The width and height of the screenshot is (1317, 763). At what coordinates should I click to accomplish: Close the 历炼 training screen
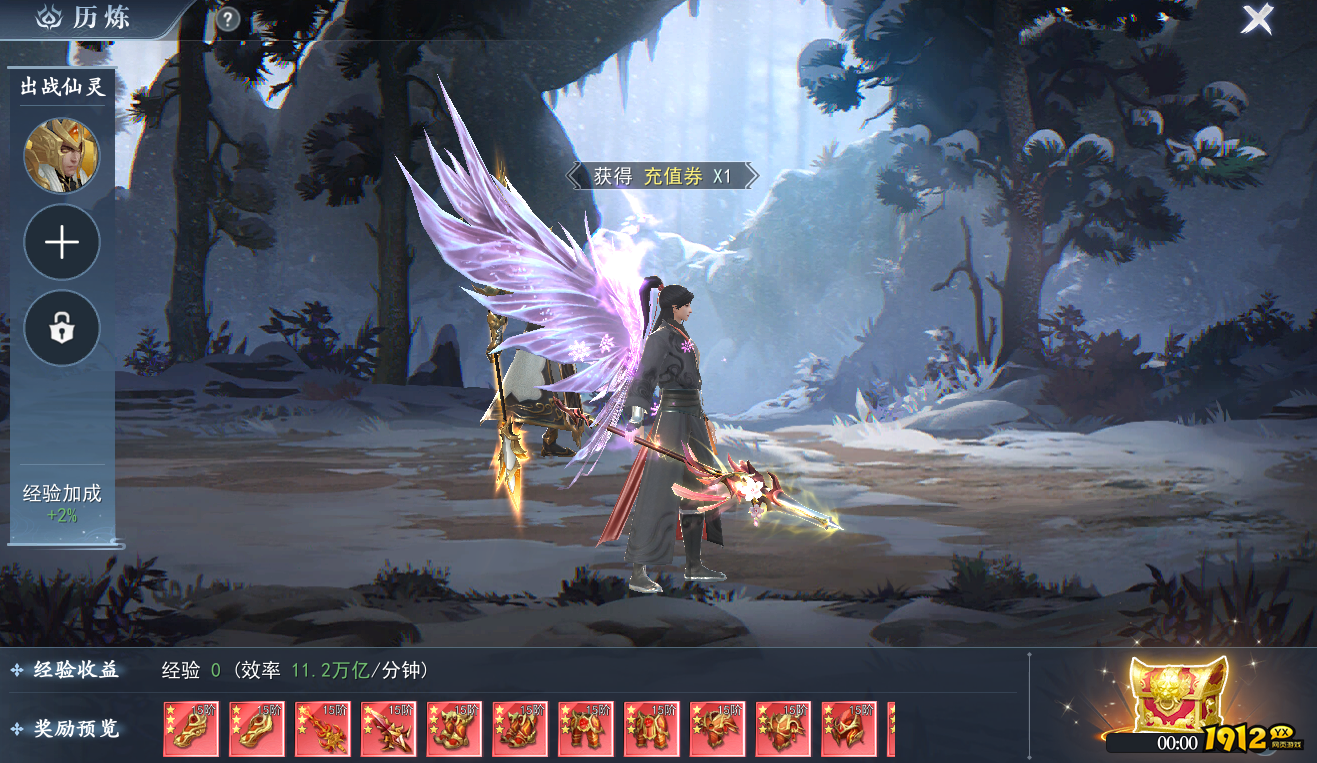[1257, 19]
